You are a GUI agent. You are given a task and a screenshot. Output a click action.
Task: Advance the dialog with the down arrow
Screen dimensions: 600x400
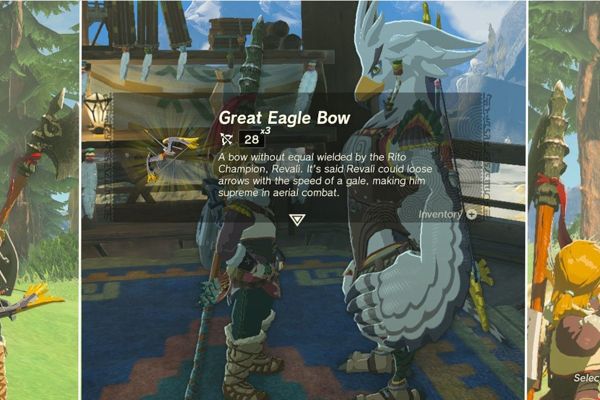pyautogui.click(x=297, y=219)
